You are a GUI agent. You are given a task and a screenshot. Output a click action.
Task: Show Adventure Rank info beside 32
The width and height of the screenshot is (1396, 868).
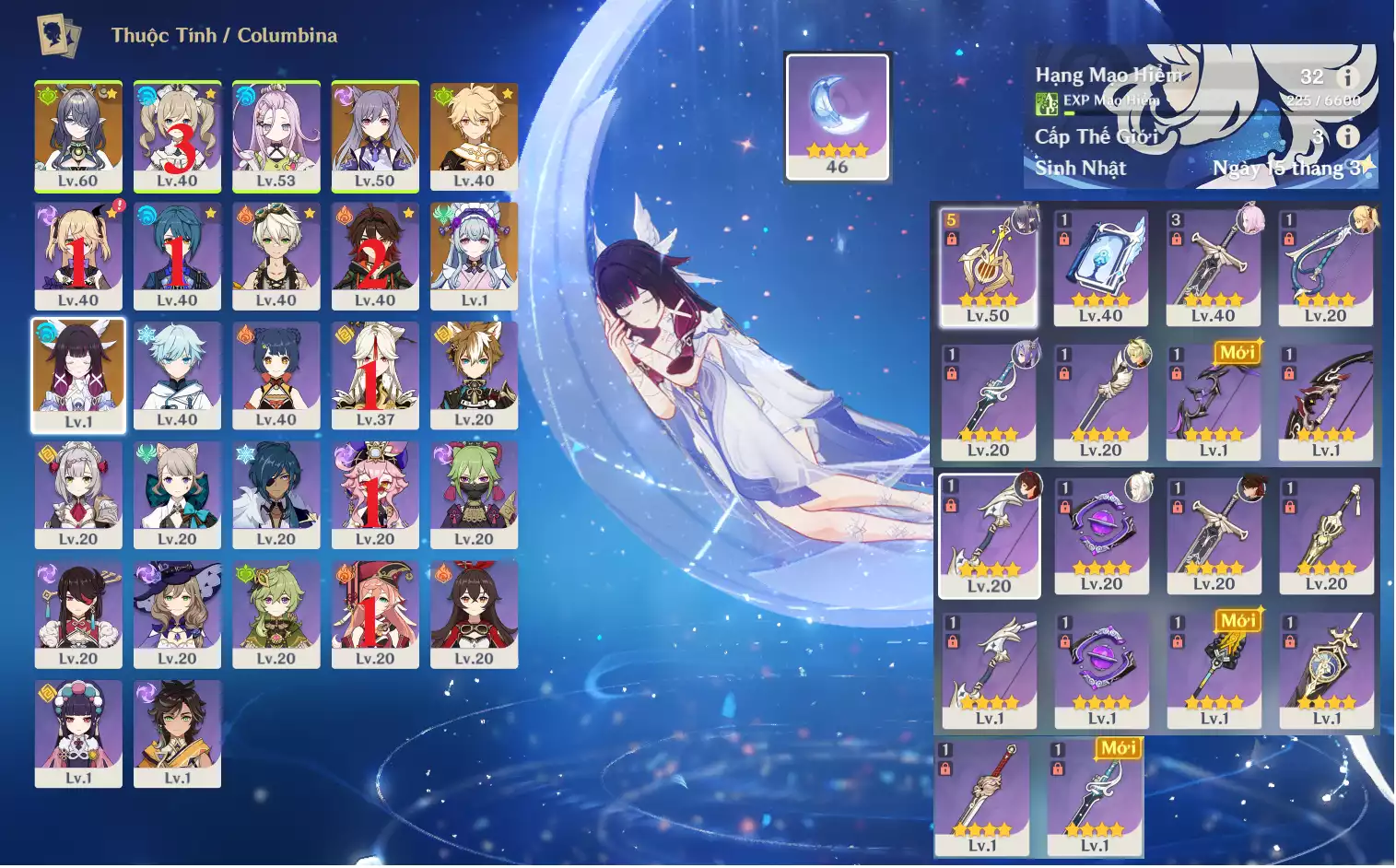[x=1347, y=77]
